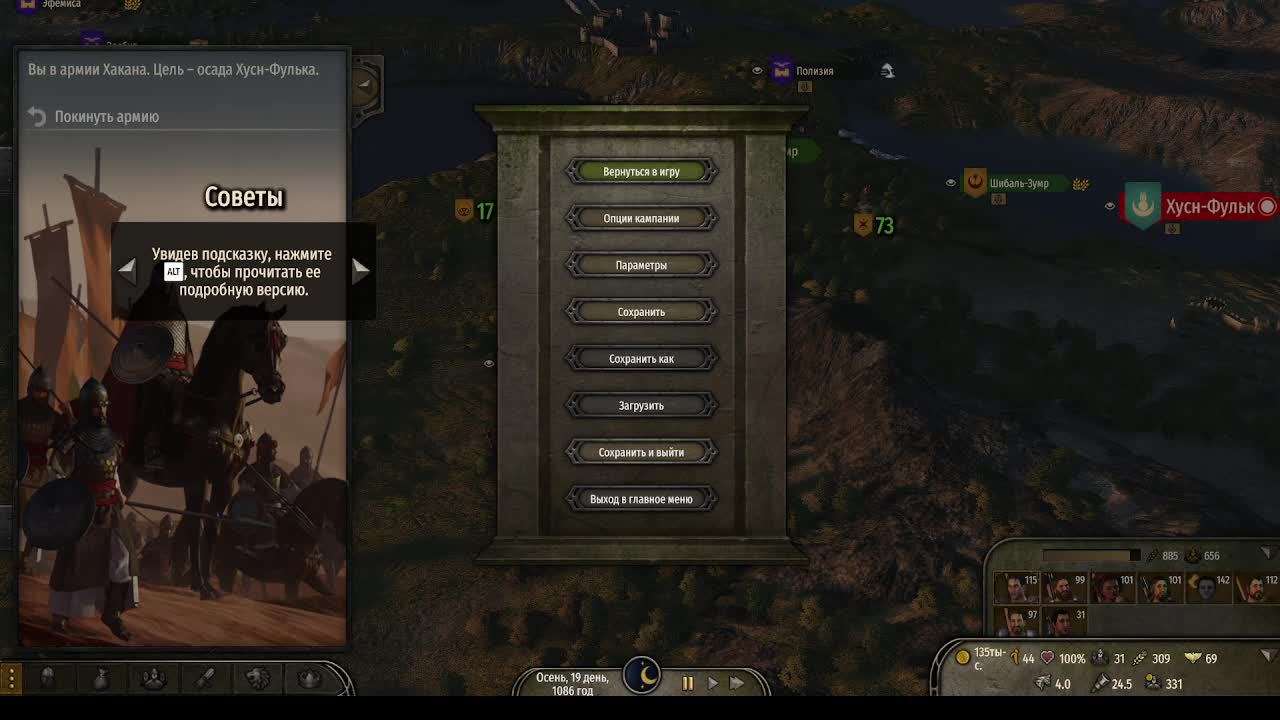Screen dimensions: 1280x720
Task: Collapse the army troops panel with its arrow
Action: tap(1267, 554)
